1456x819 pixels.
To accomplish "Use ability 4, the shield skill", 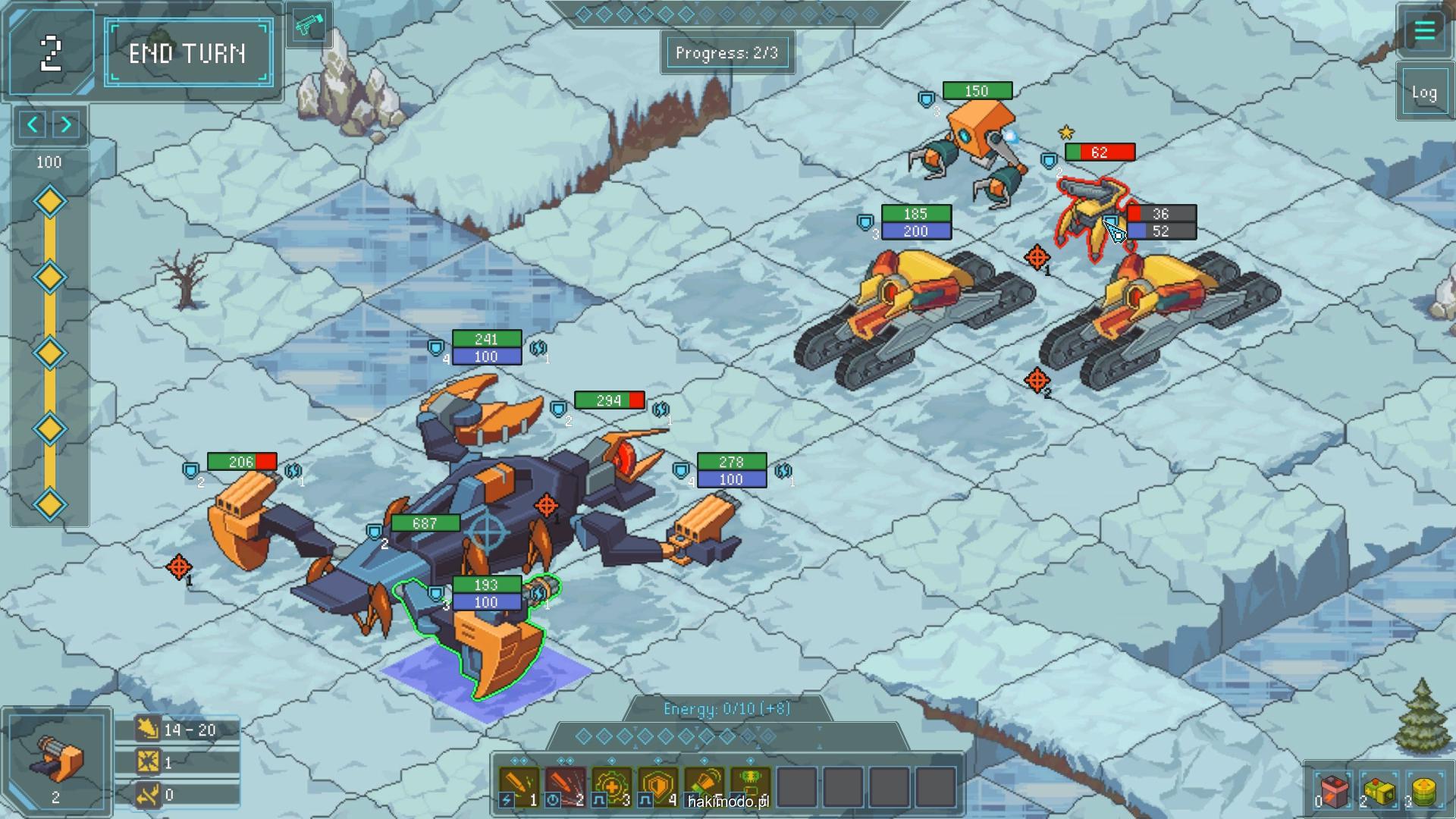I will [658, 786].
